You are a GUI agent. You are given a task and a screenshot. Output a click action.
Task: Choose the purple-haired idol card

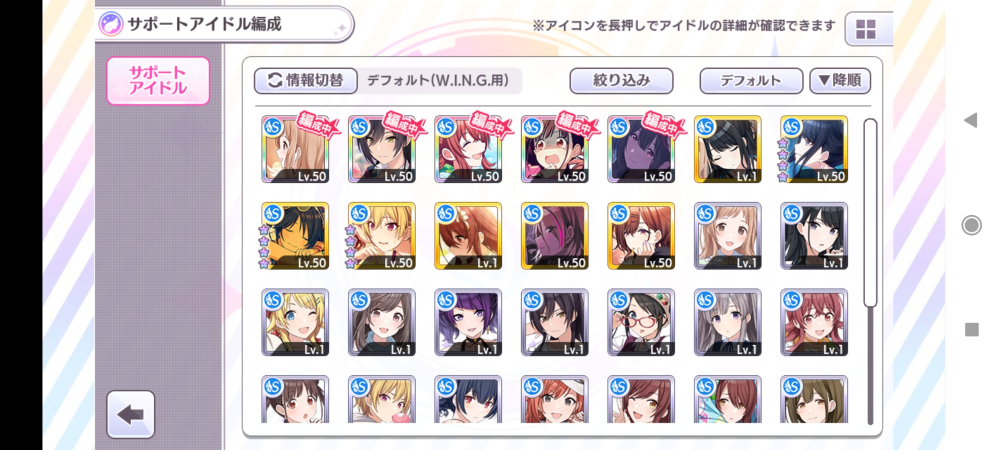click(x=468, y=323)
